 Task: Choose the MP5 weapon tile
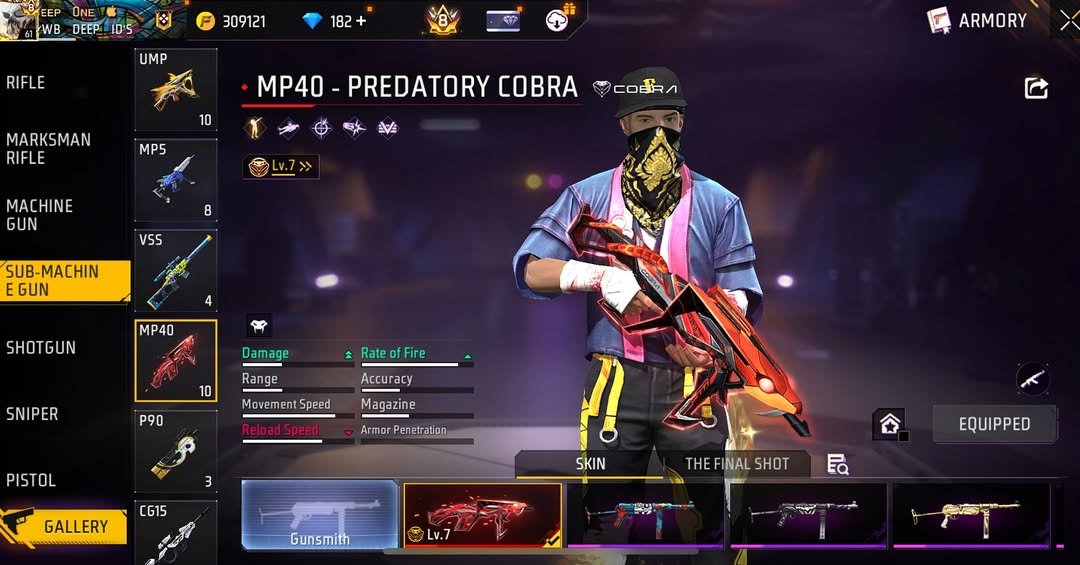(176, 180)
